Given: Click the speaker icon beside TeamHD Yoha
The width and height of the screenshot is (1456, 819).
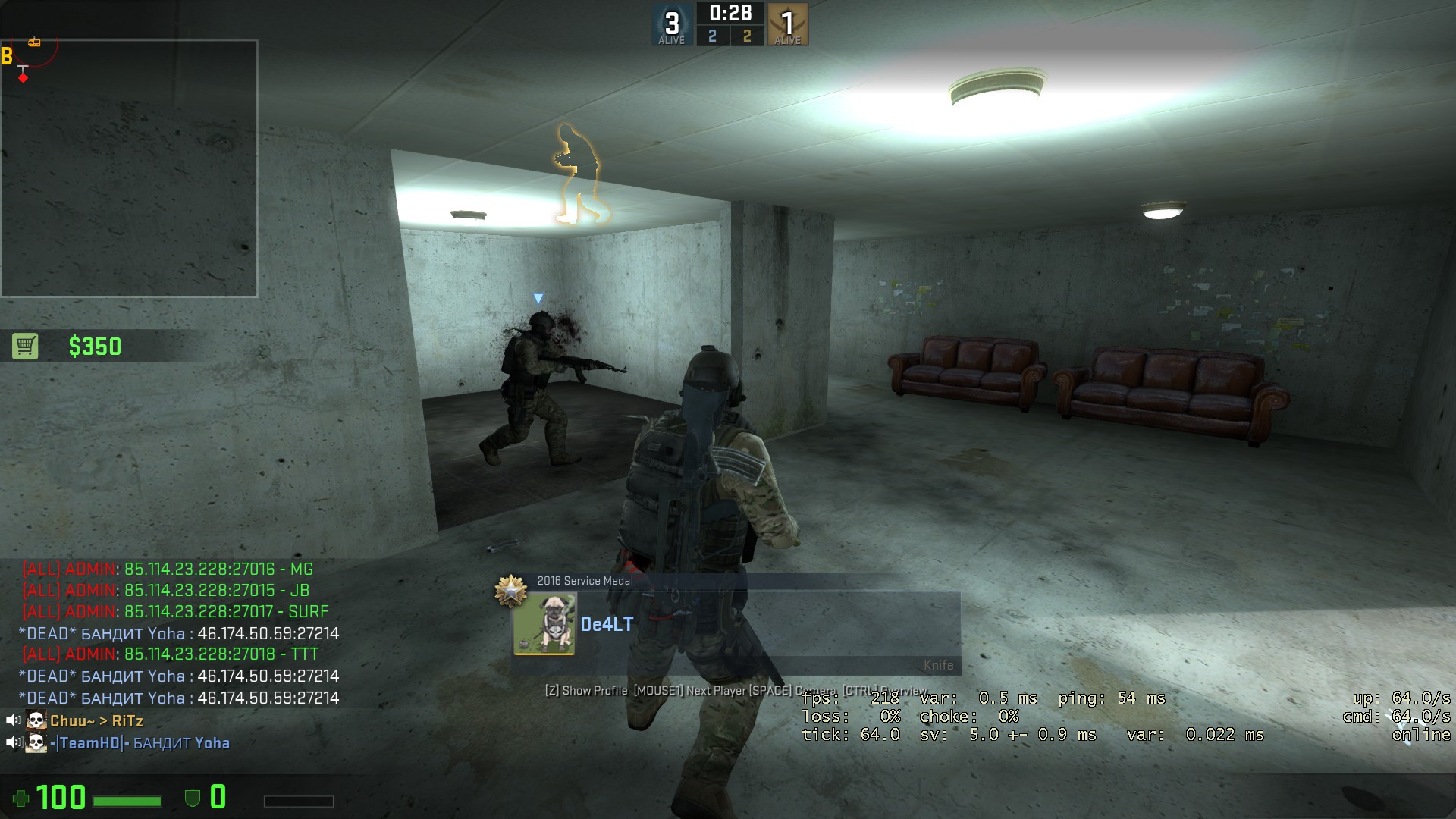Looking at the screenshot, I should coord(13,742).
